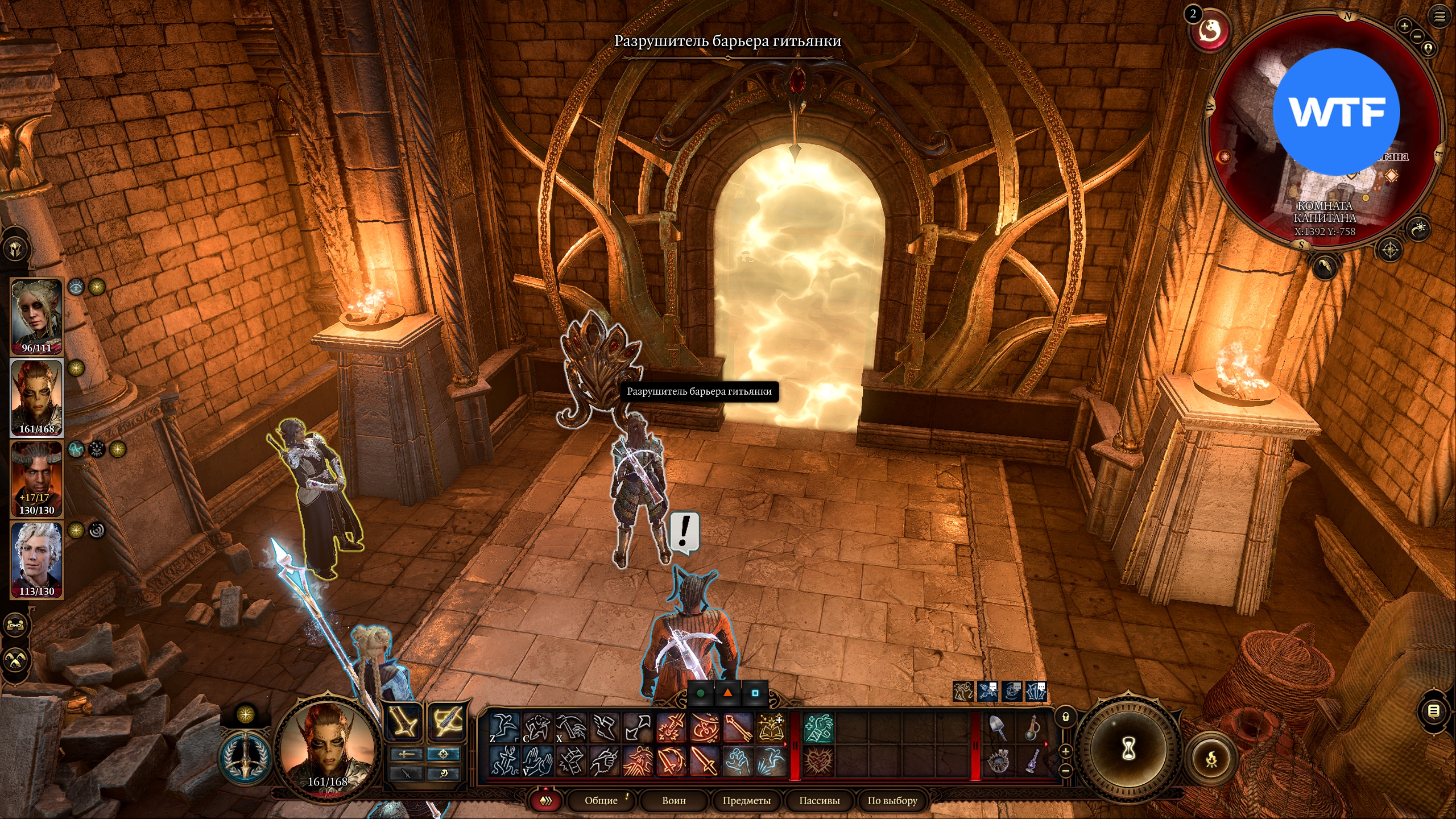Select the blonde elf portrait with 96/111 health

(x=37, y=316)
